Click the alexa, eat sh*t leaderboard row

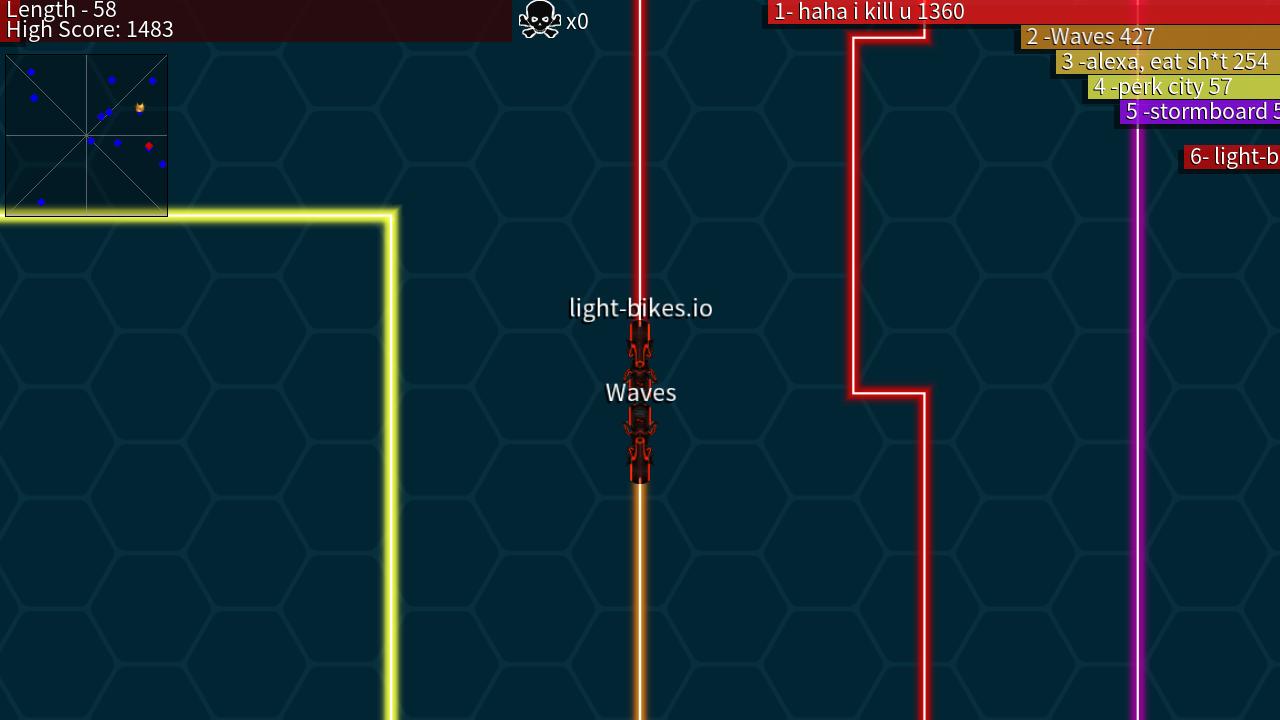click(x=1166, y=61)
